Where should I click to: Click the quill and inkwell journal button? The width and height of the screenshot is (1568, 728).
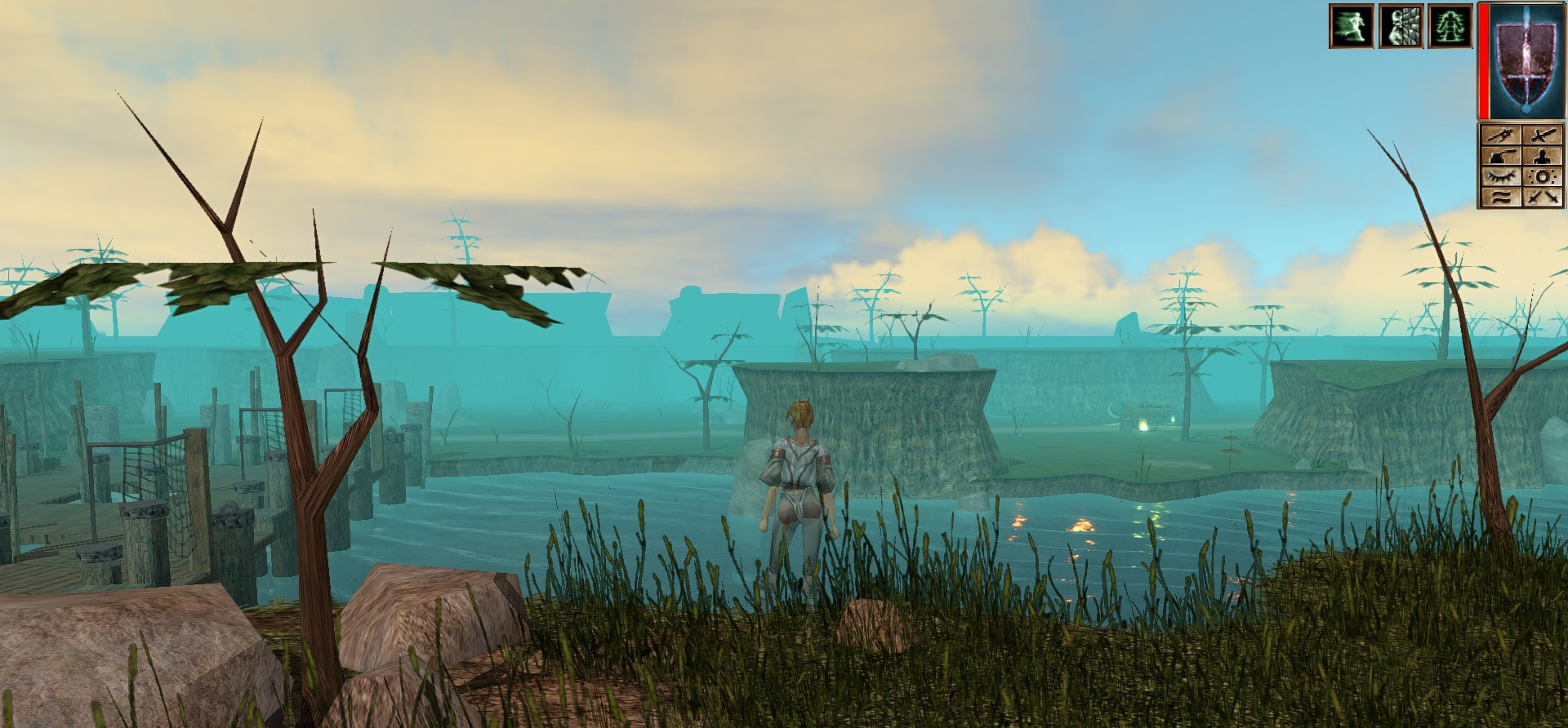[1501, 156]
